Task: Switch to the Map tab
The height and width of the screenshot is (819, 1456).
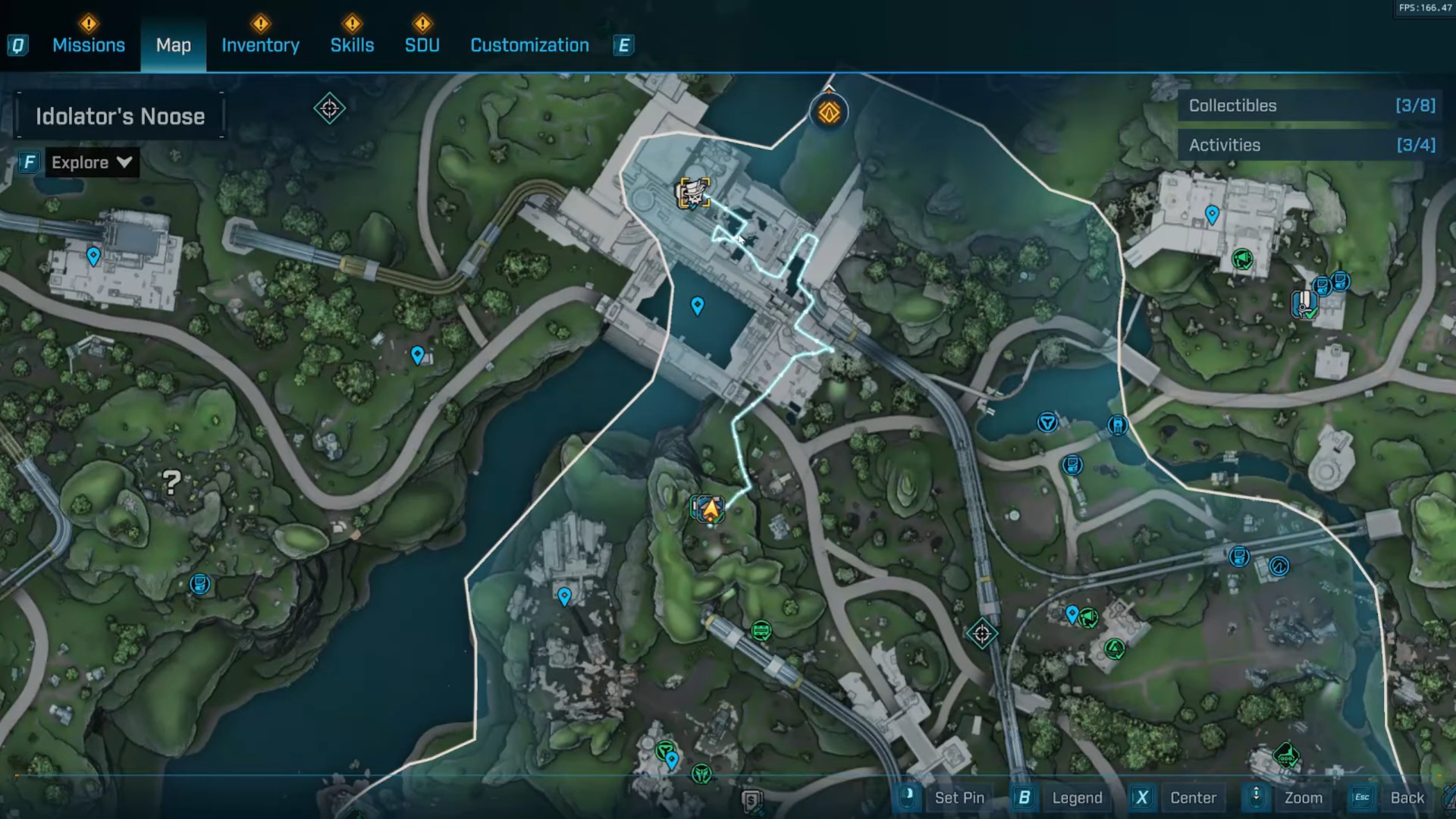Action: pyautogui.click(x=173, y=45)
